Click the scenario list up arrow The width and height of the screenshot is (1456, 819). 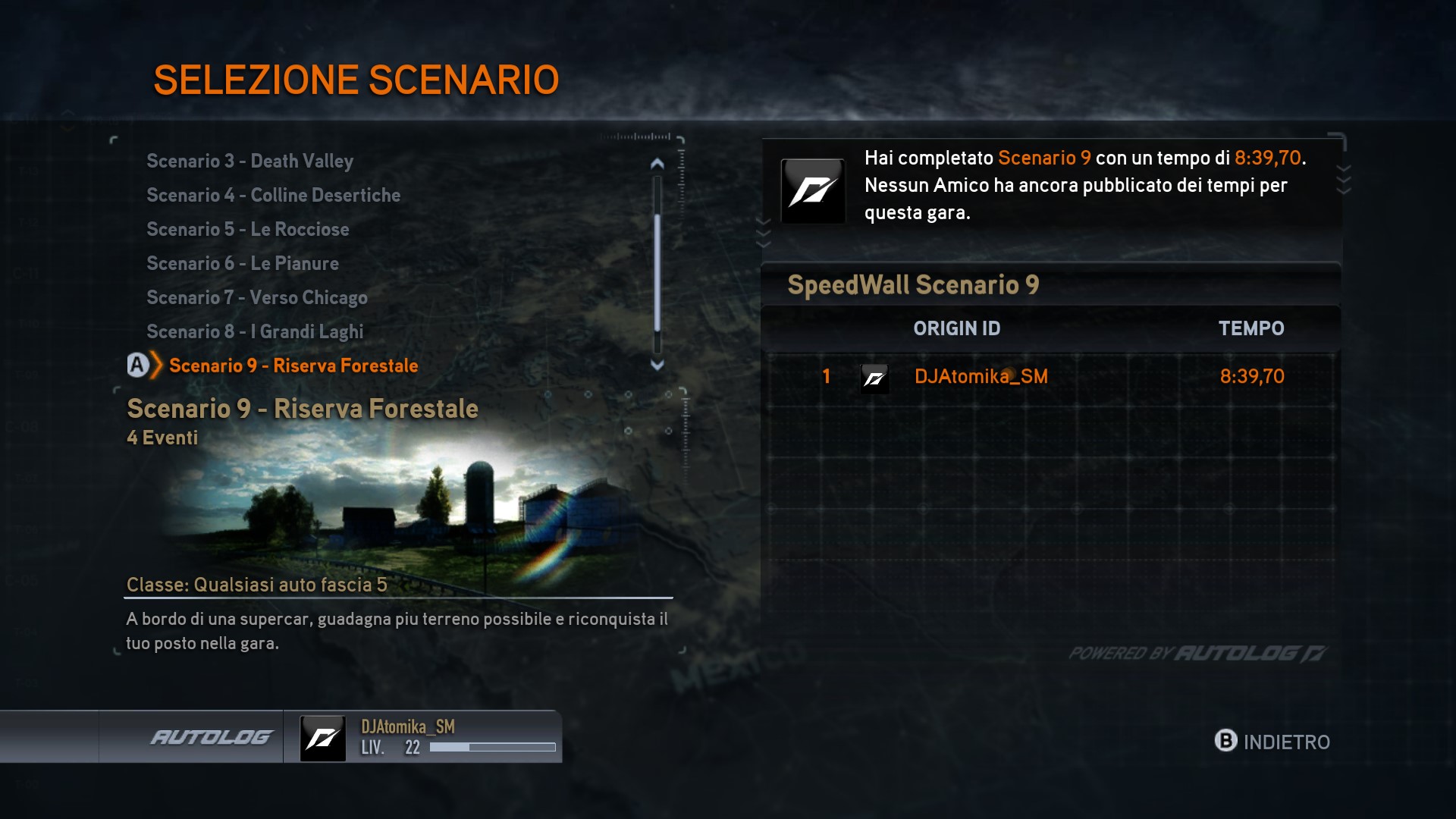657,164
